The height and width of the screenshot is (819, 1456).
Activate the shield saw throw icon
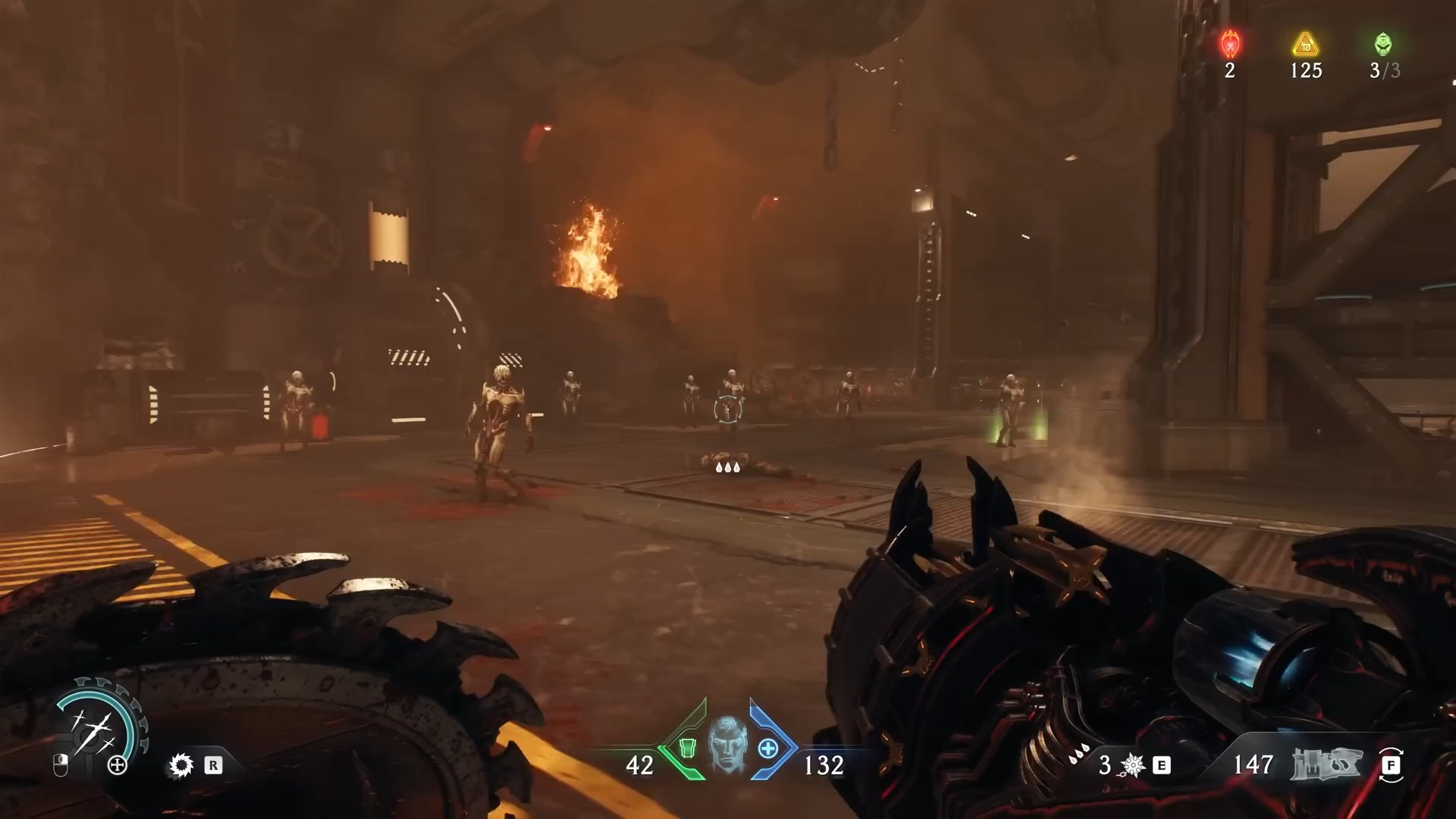181,765
